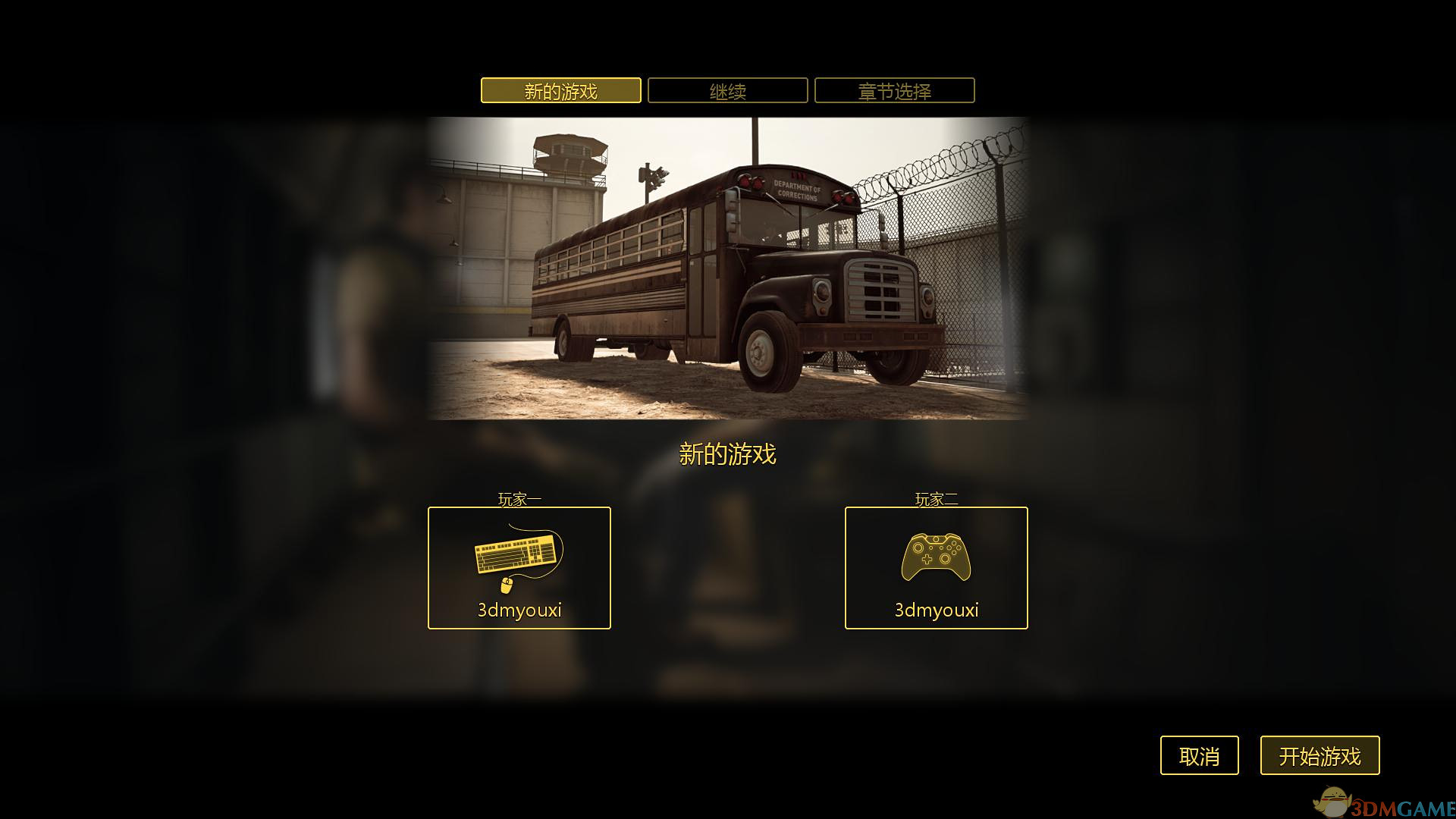Click the prison bus preview image
1456x819 pixels.
pos(727,268)
